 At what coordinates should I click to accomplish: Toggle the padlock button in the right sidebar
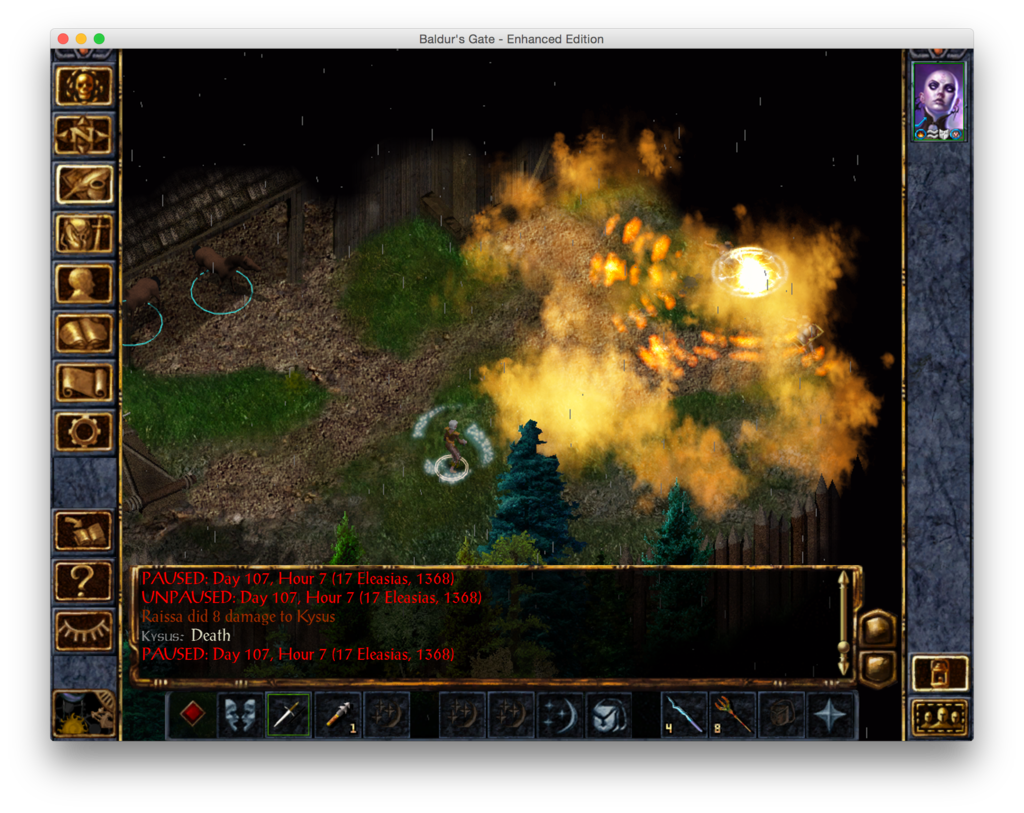940,673
